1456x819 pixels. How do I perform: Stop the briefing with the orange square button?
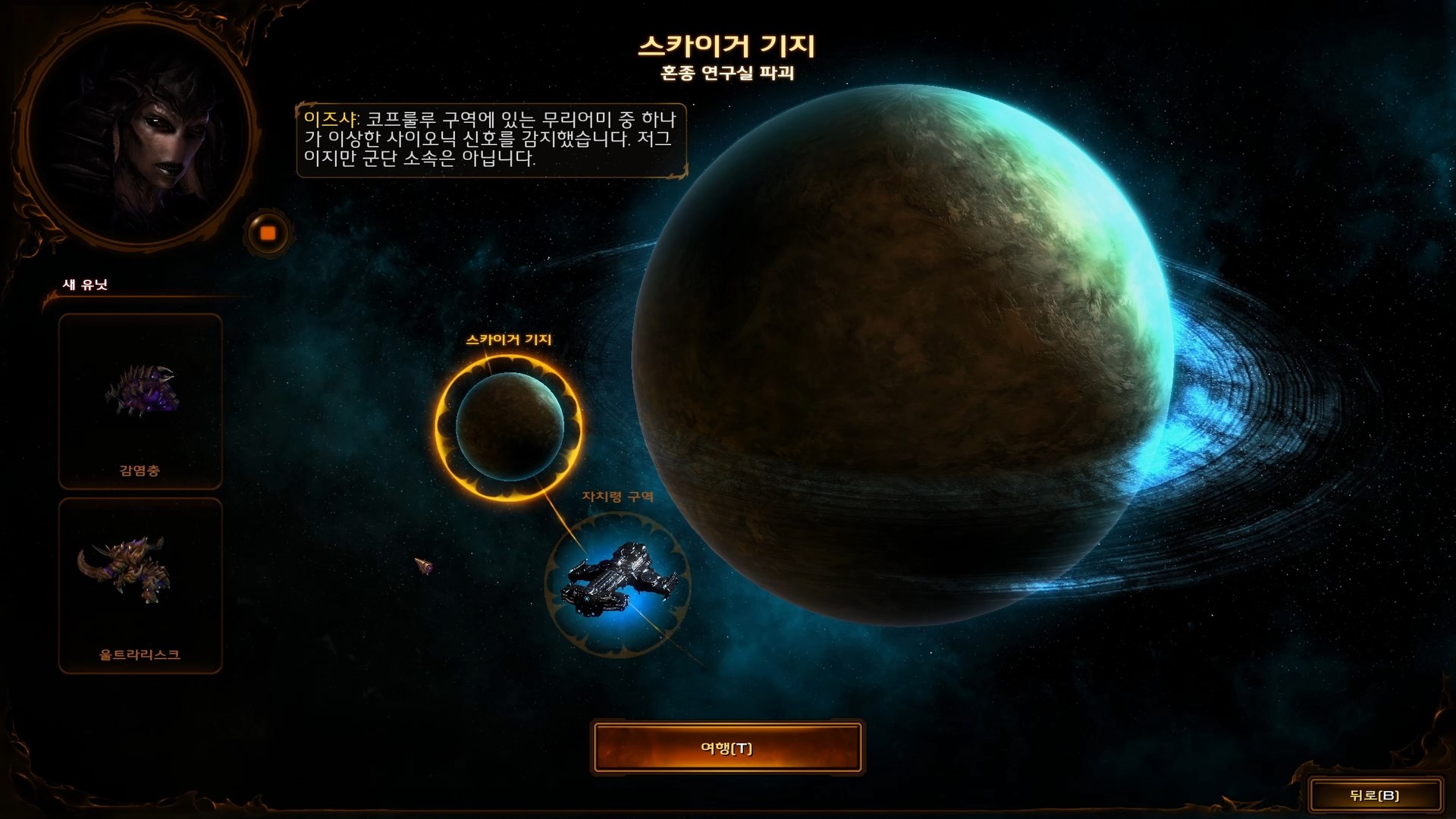tap(267, 233)
